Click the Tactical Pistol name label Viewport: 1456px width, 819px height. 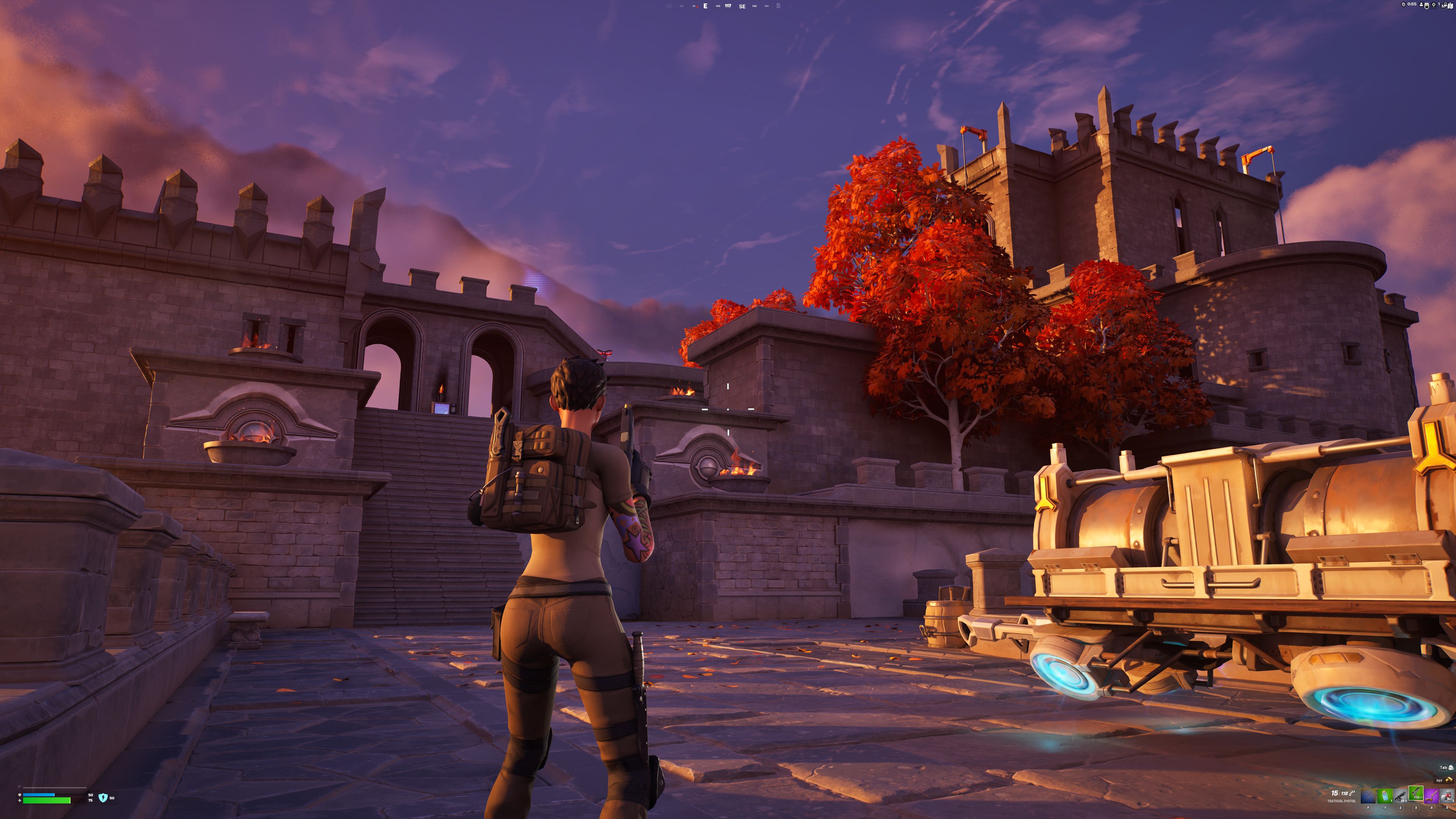point(1342,802)
